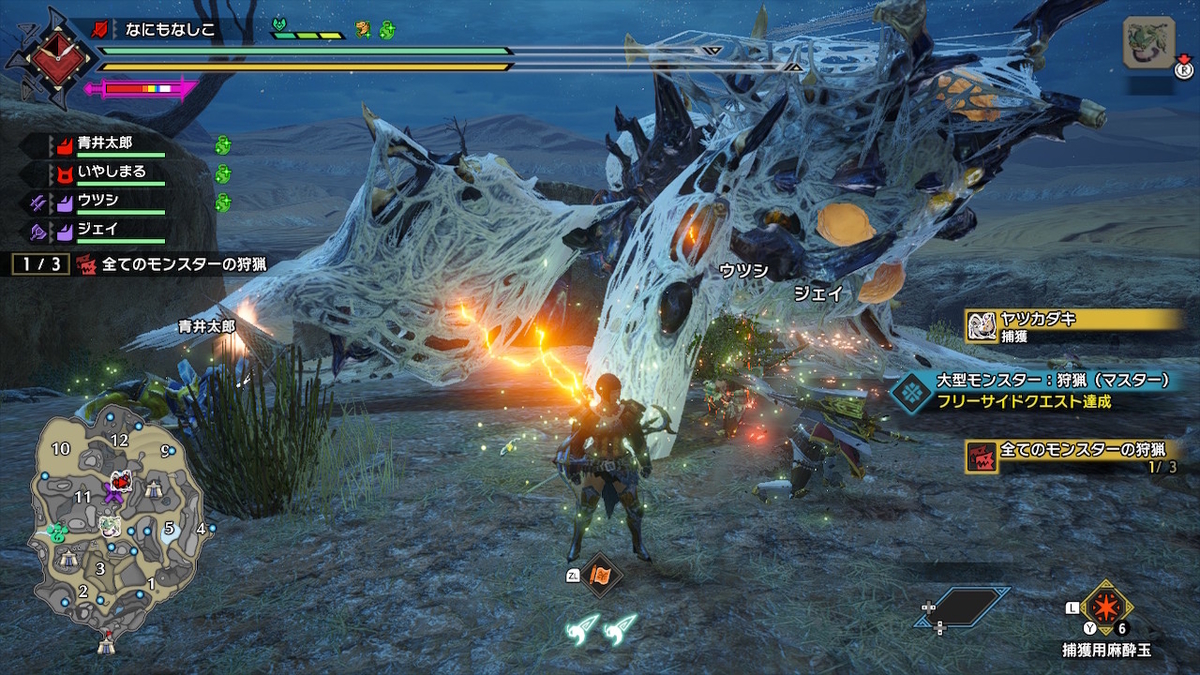Viewport: 1200px width, 675px height.
Task: Select the 捕獲用麻酔玉 item icon
Action: coord(1104,606)
